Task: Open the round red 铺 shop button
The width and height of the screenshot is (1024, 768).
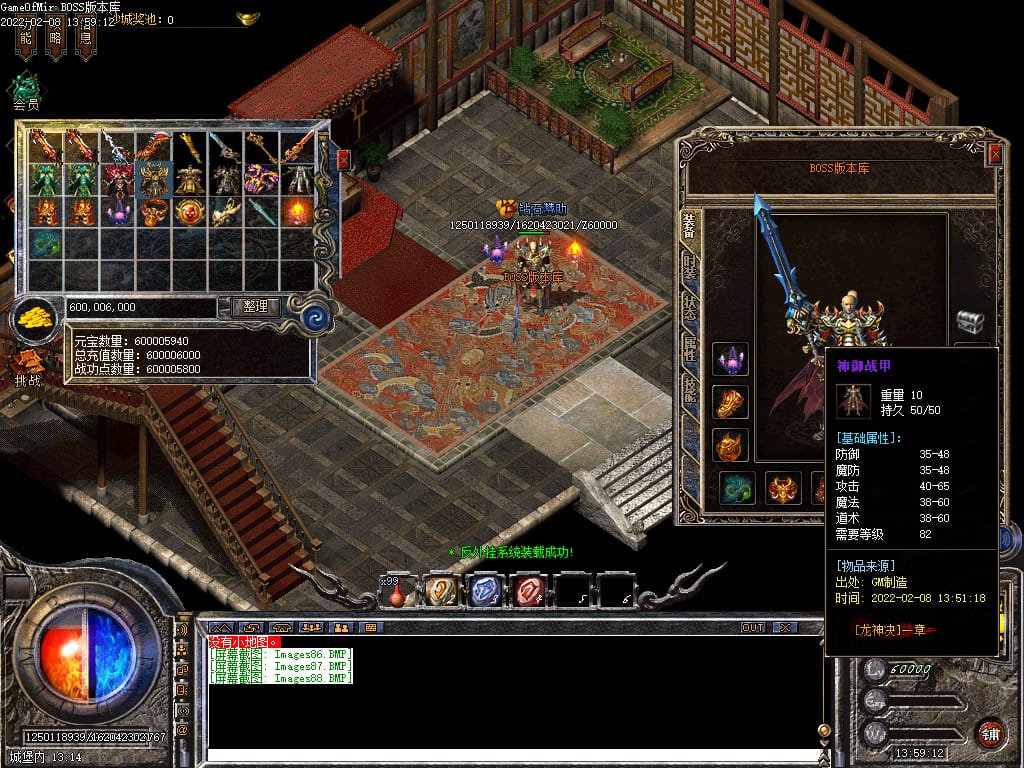Action: point(990,733)
